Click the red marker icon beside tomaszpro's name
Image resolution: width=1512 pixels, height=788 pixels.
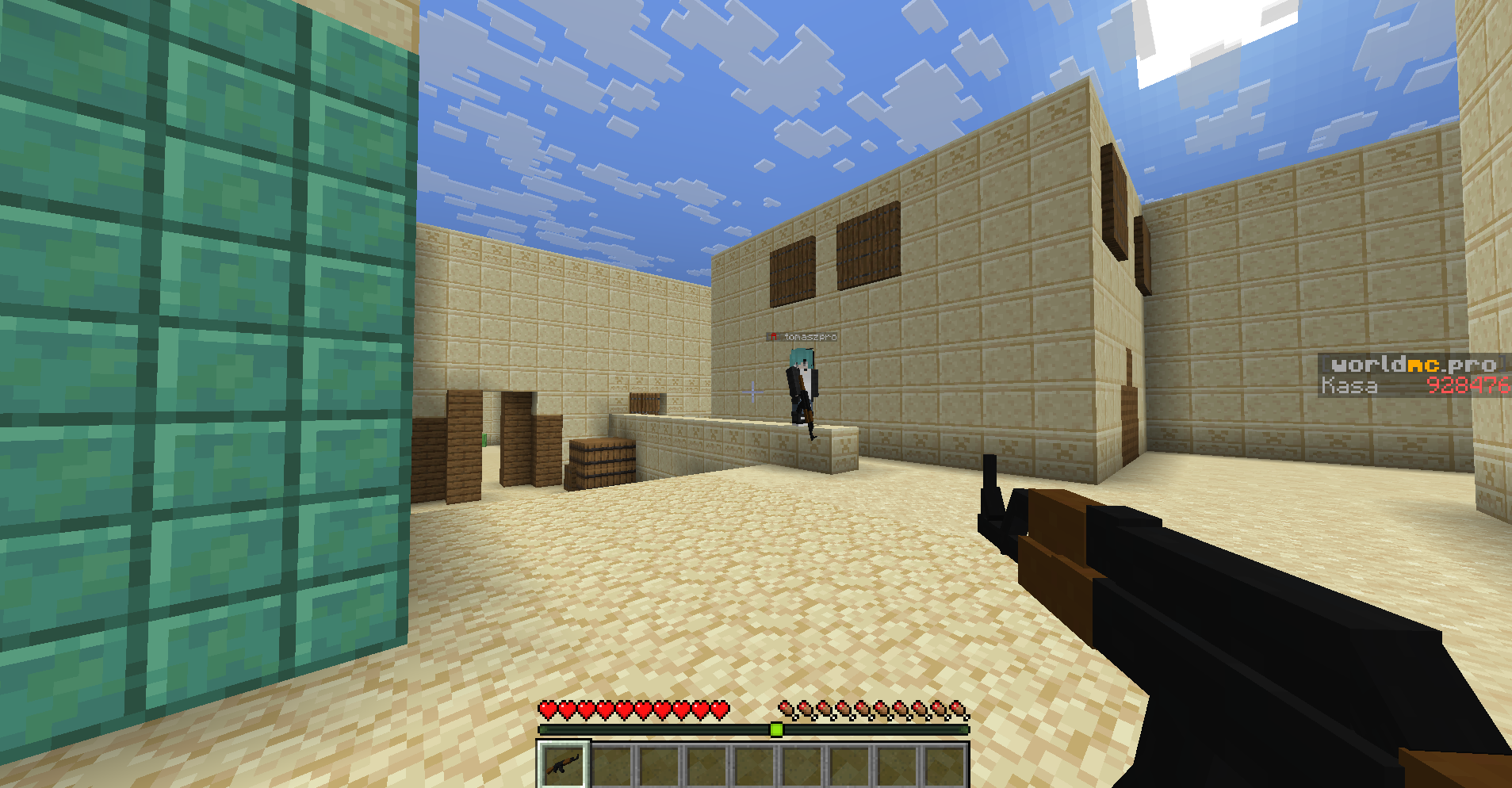[772, 335]
